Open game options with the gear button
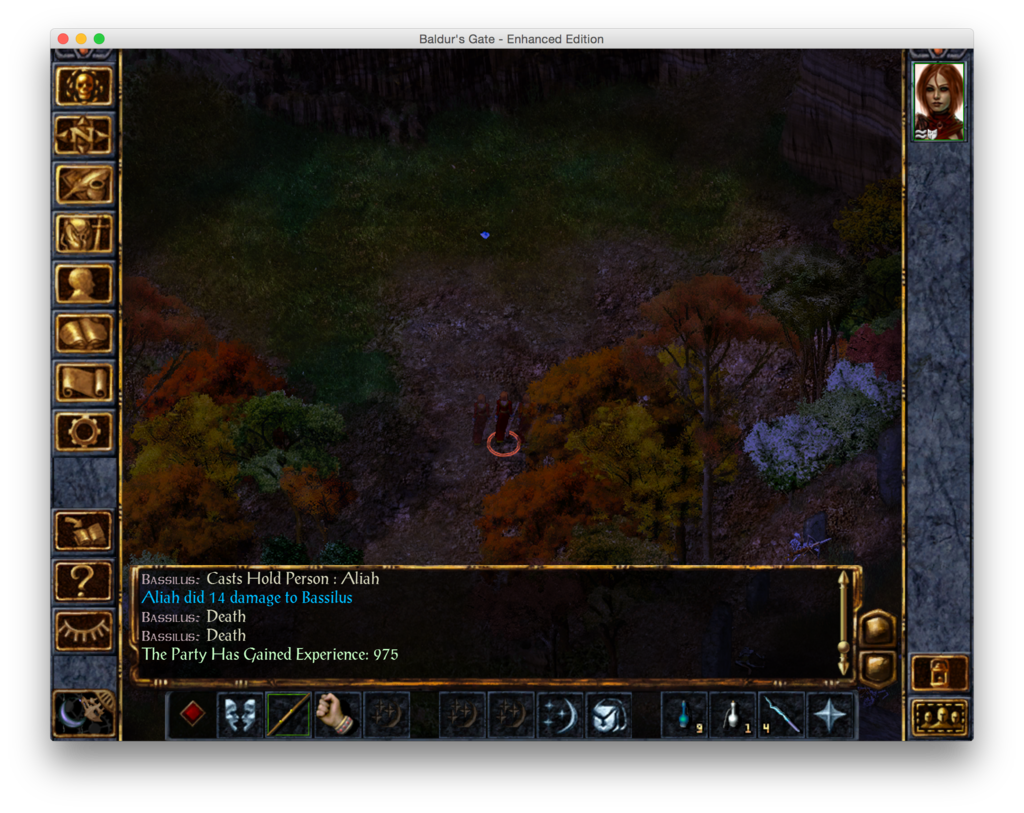This screenshot has height=813, width=1024. point(84,431)
